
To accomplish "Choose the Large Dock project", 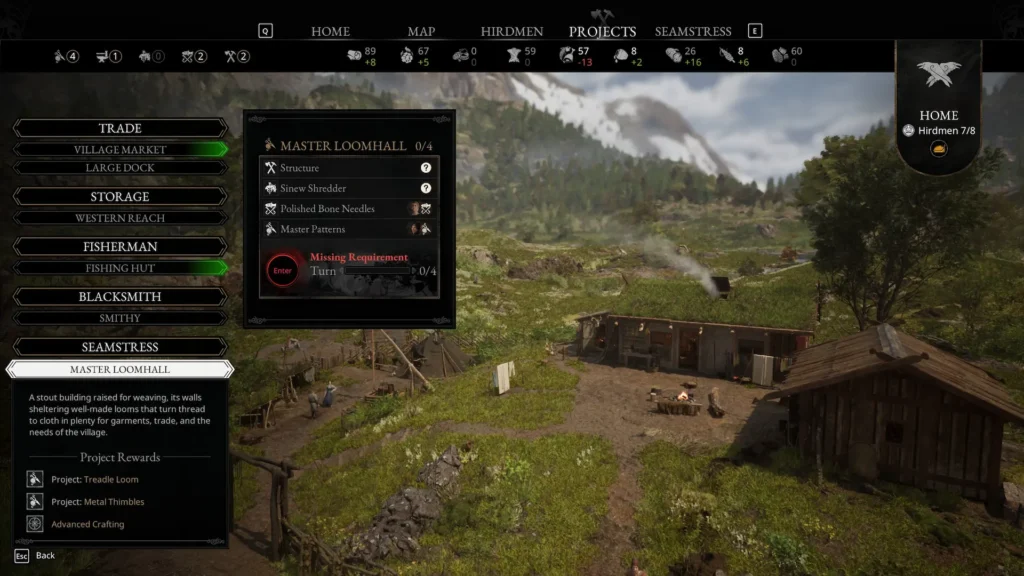I will (x=120, y=168).
